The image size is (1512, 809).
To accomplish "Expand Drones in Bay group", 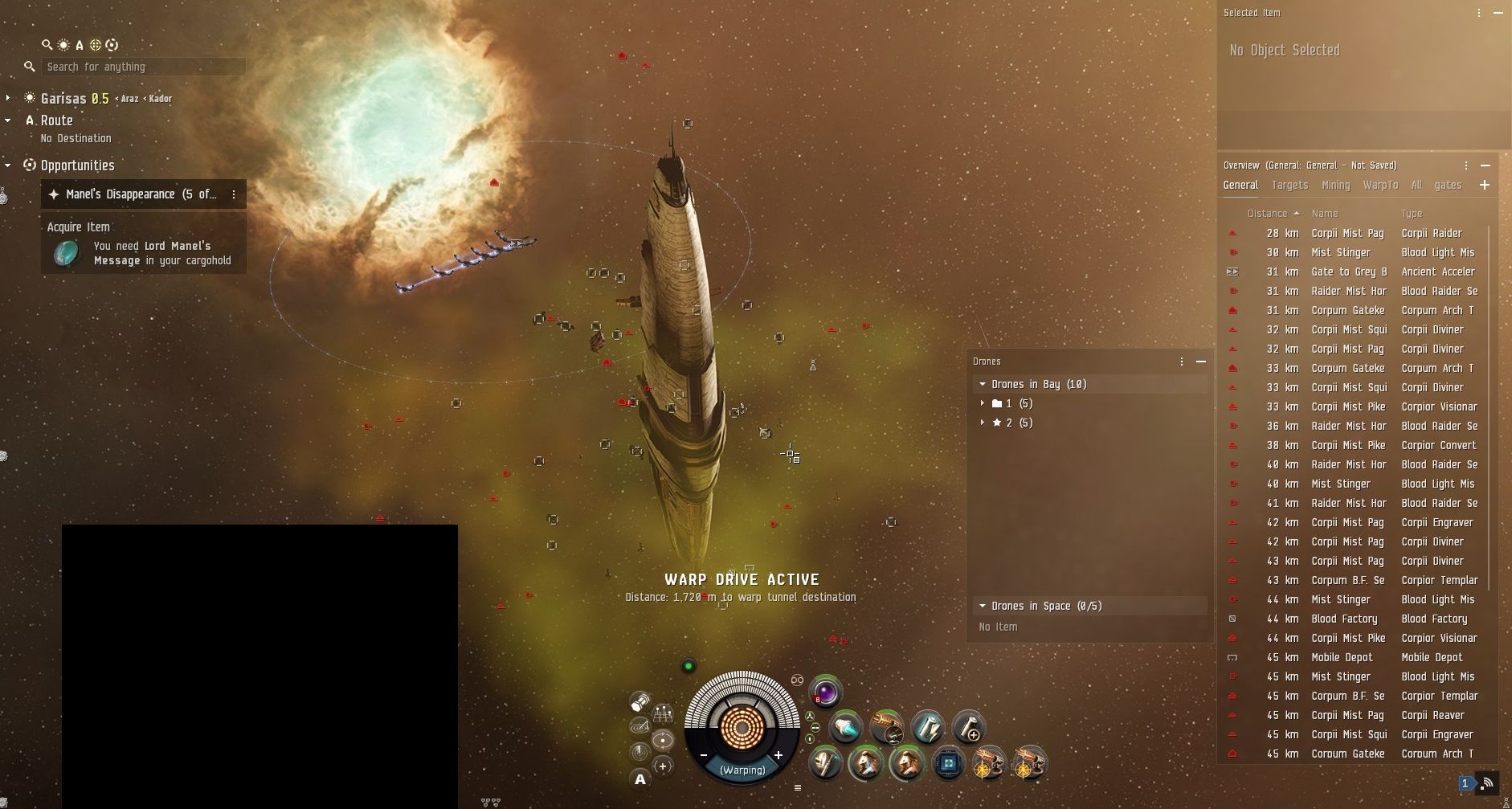I will [x=983, y=384].
